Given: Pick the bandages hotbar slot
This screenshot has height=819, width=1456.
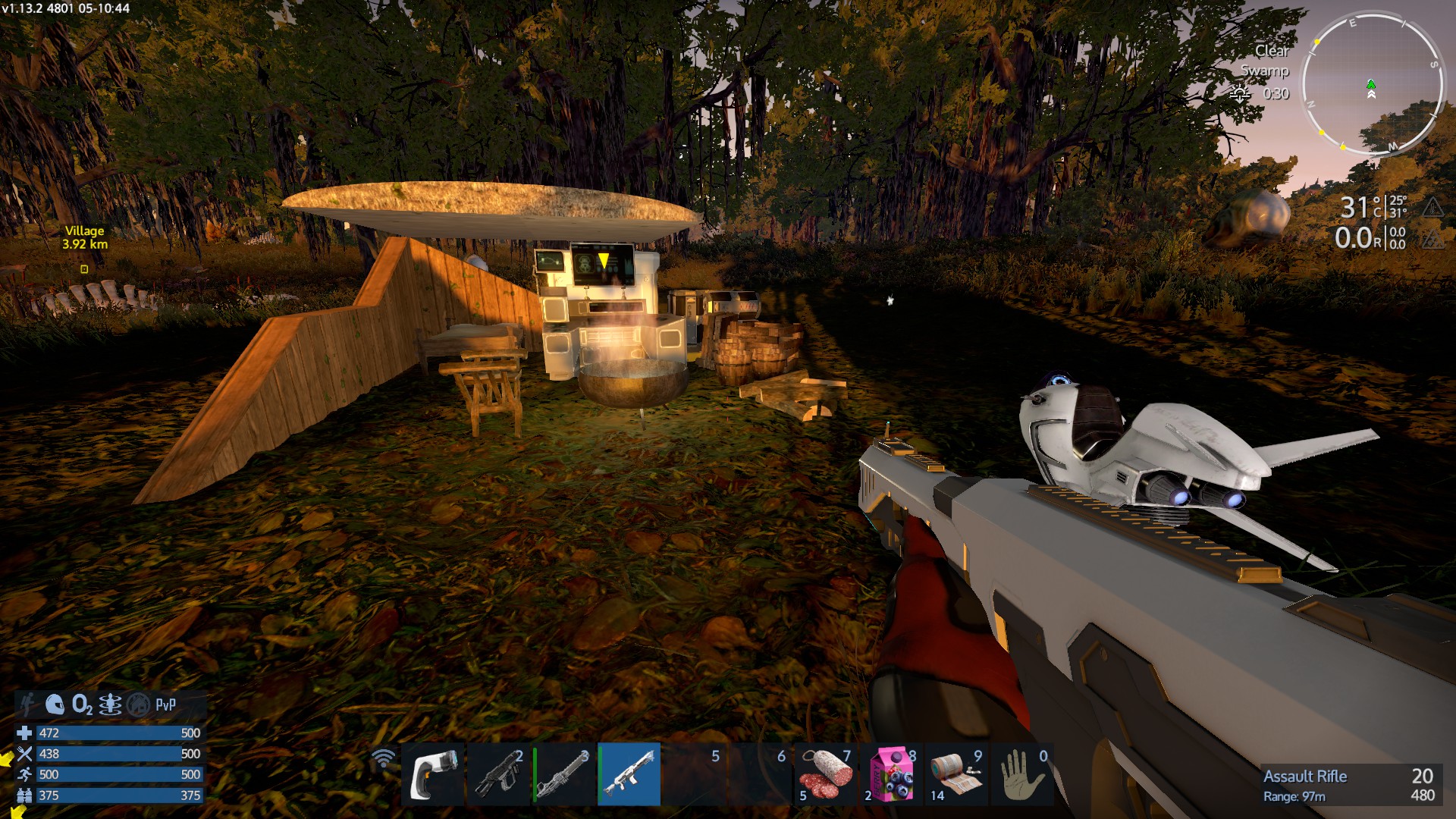Looking at the screenshot, I should click(956, 774).
